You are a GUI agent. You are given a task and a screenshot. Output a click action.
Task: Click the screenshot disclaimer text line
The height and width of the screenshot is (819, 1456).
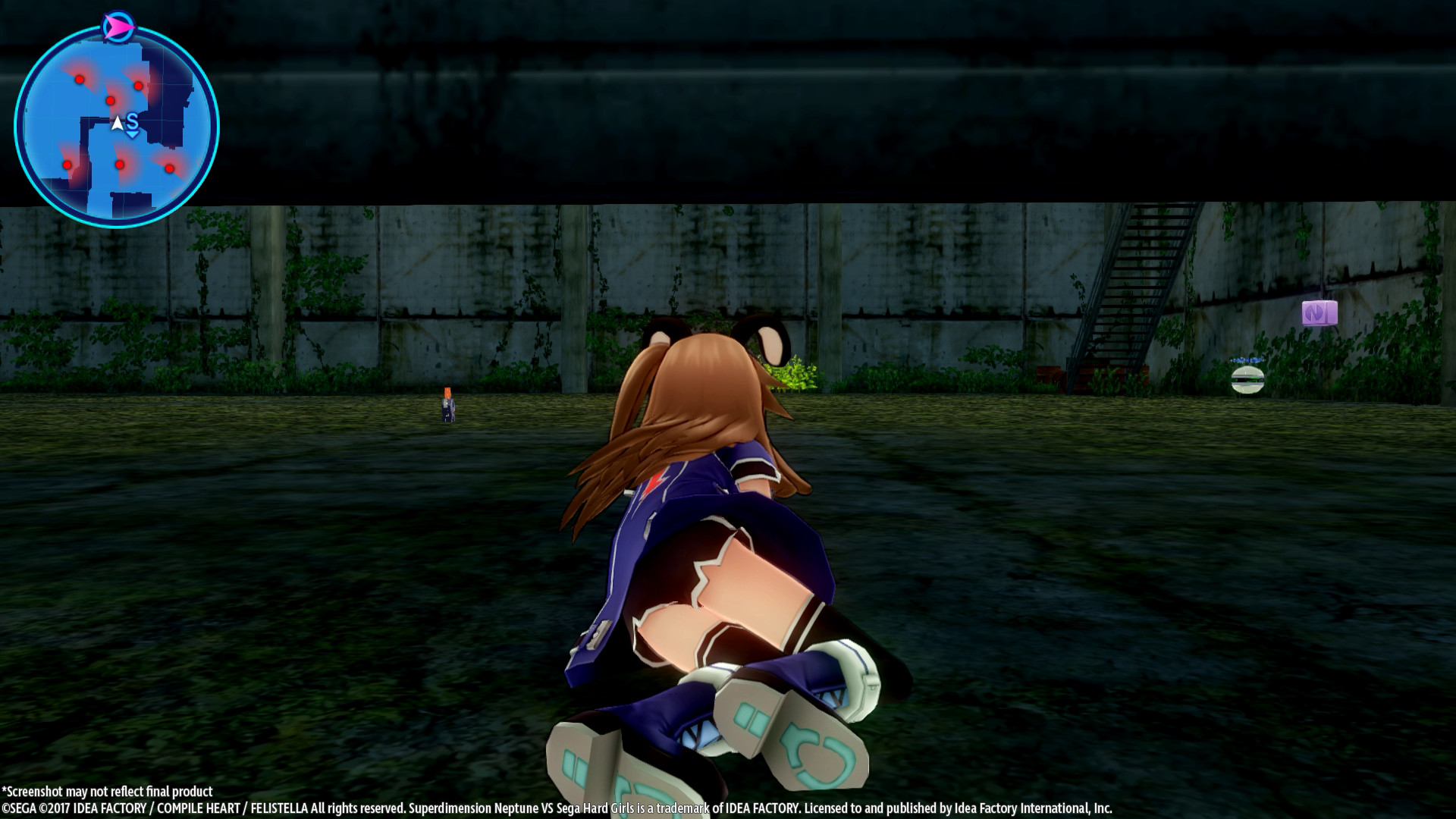click(x=108, y=791)
